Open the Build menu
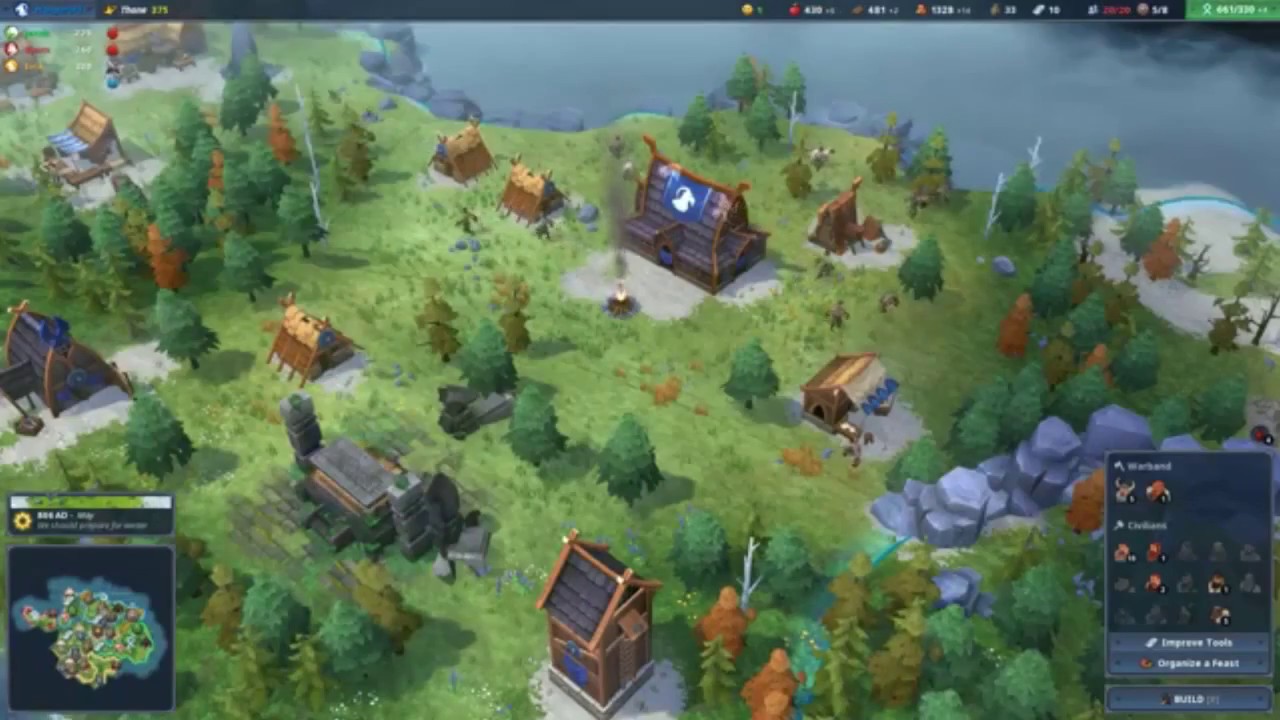This screenshot has height=720, width=1280. (x=1188, y=699)
